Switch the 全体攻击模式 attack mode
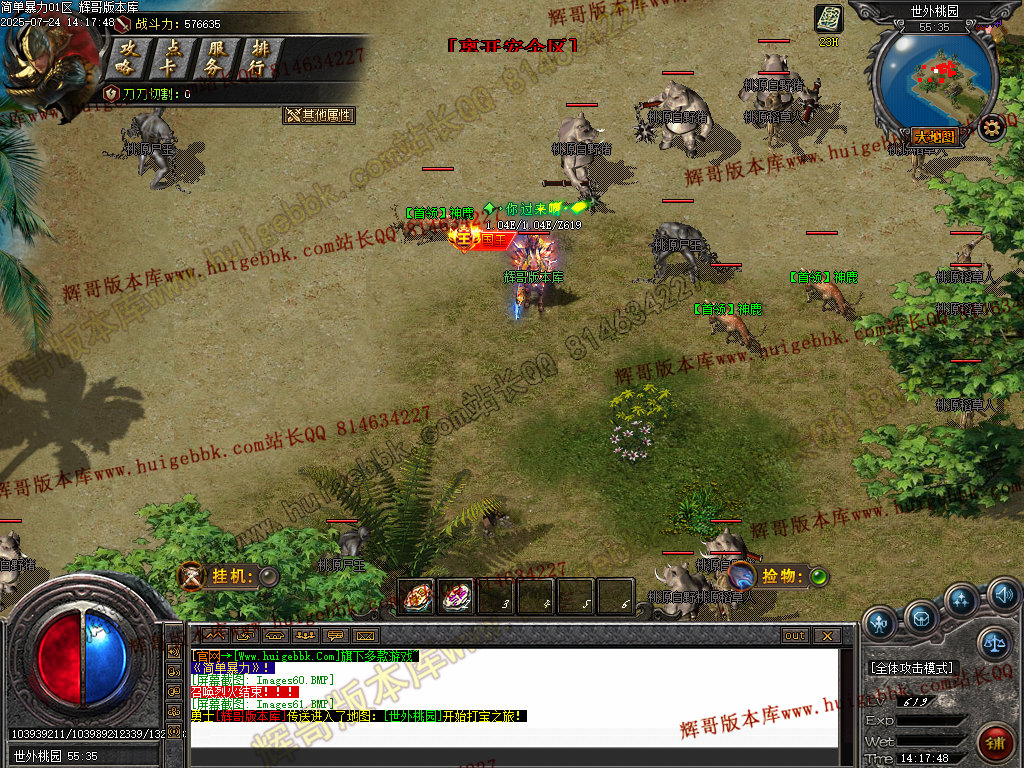Image resolution: width=1024 pixels, height=768 pixels. click(x=913, y=667)
